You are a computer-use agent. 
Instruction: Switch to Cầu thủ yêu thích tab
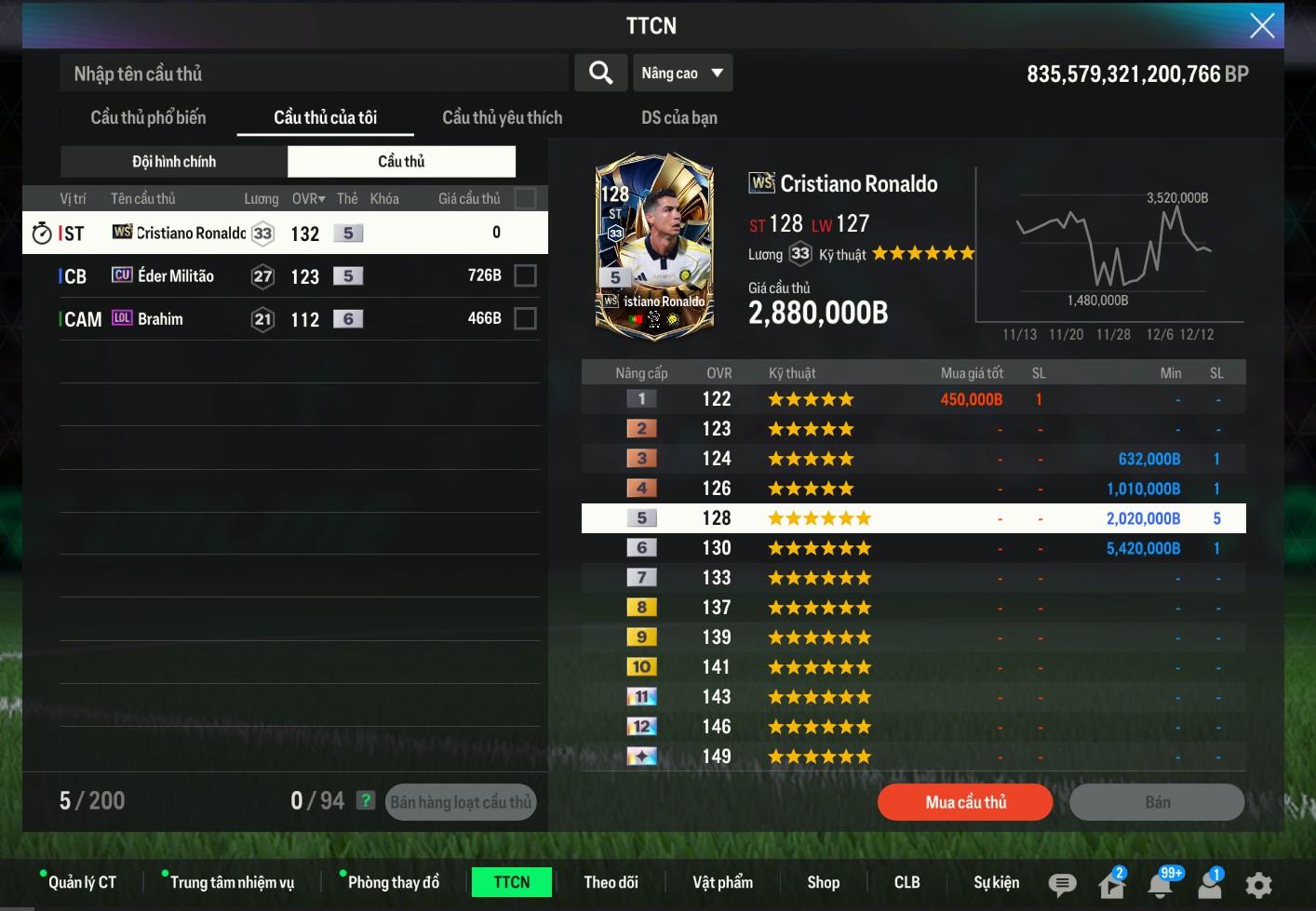tap(502, 117)
